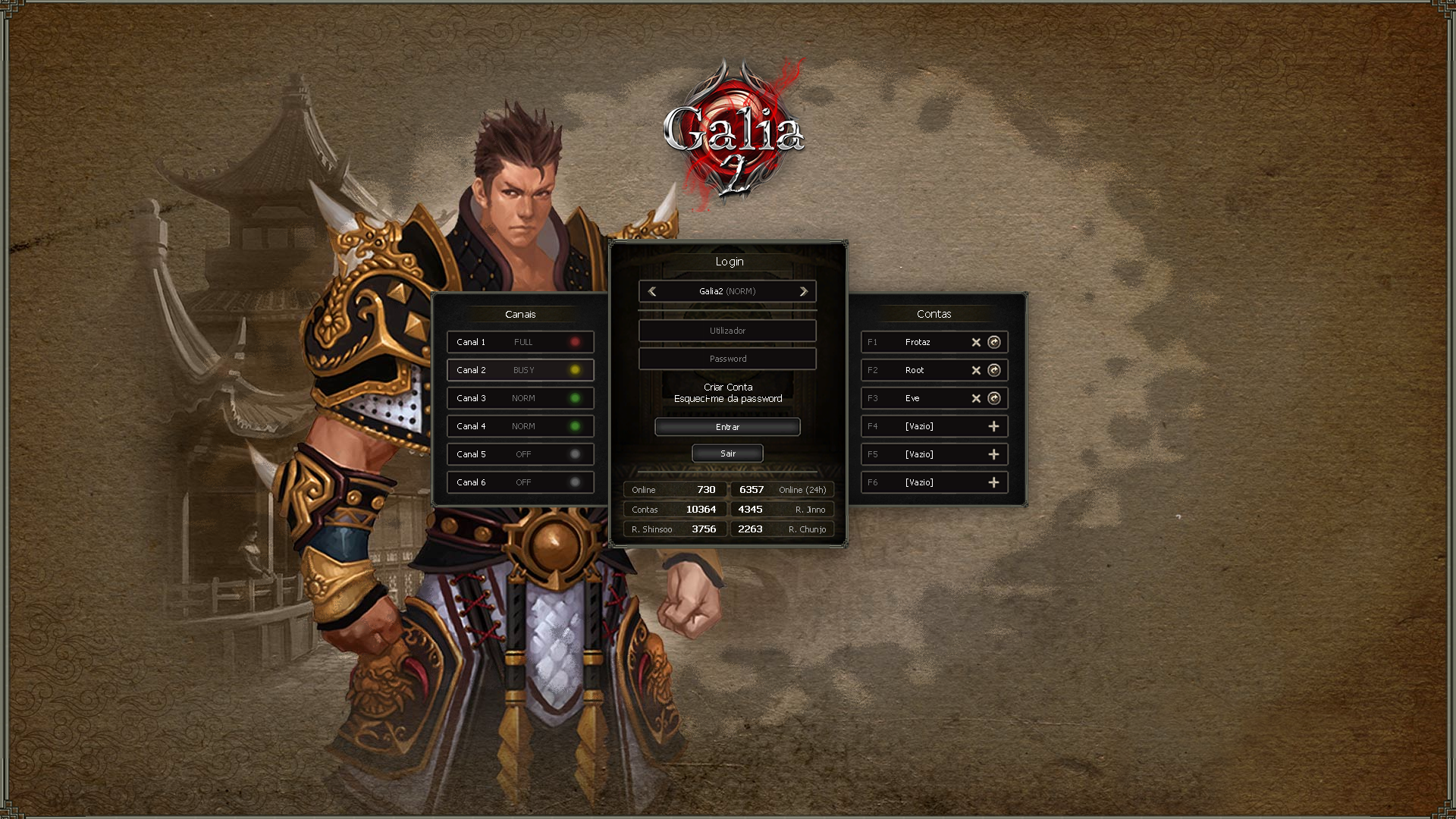Select Canal 1 channel row
Screen dimensions: 1456x819
[520, 342]
